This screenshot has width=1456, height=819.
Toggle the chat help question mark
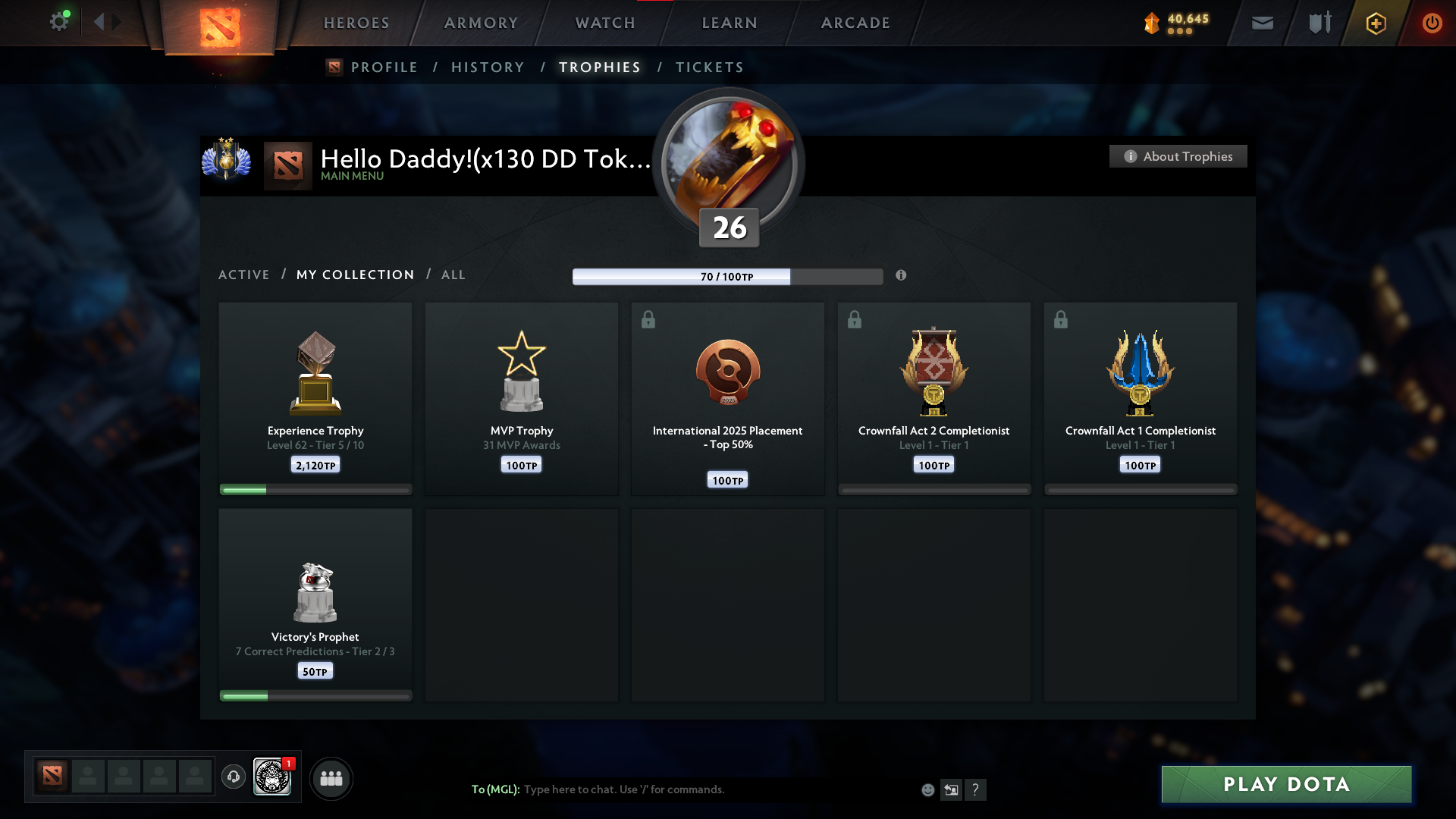[977, 789]
